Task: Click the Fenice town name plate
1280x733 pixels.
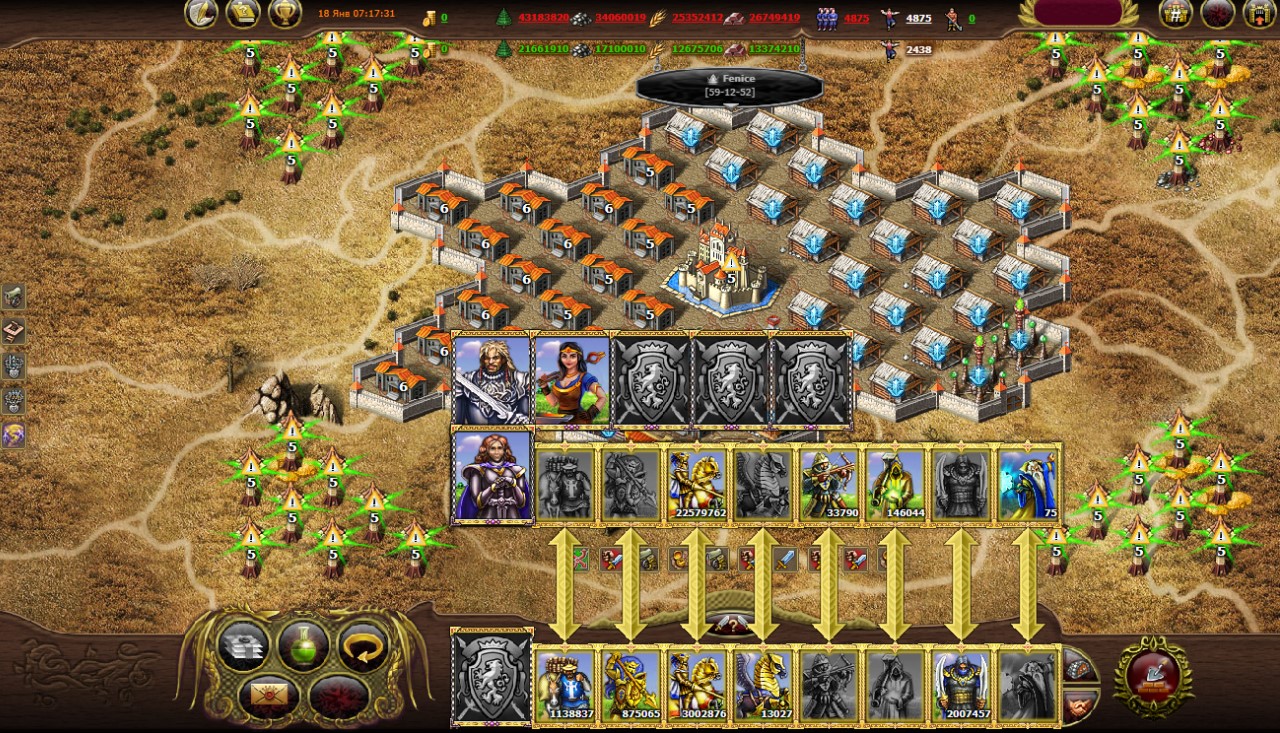Action: click(x=729, y=85)
